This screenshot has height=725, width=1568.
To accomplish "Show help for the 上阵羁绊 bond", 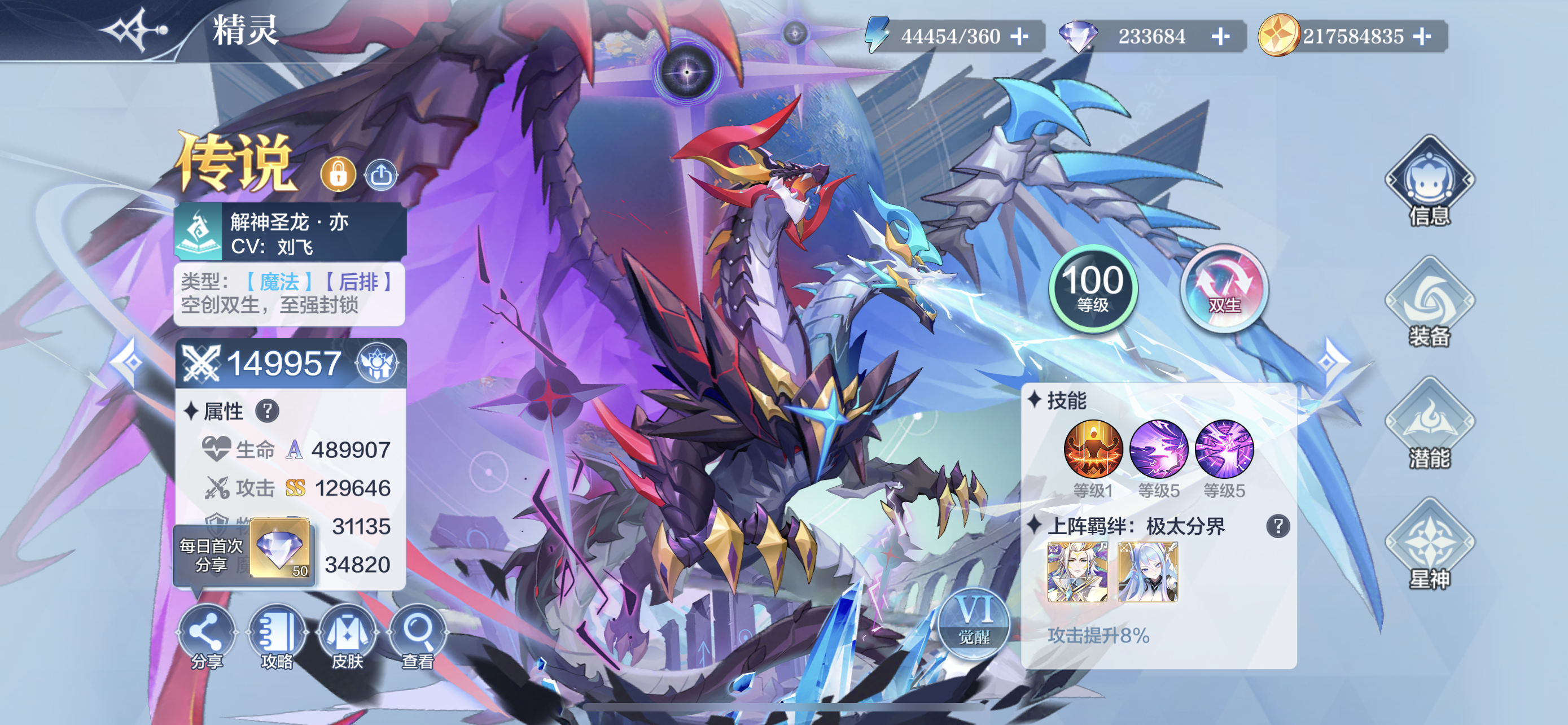I will (x=1278, y=526).
